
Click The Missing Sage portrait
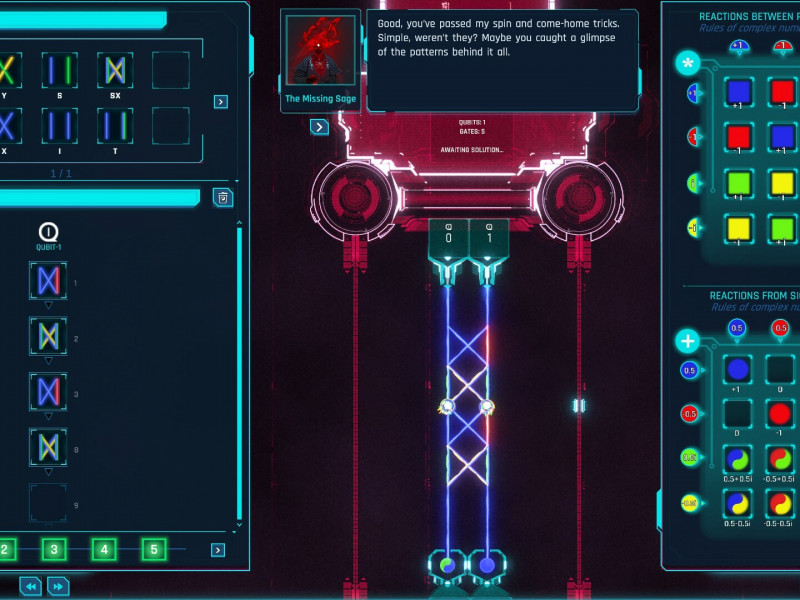(x=320, y=54)
